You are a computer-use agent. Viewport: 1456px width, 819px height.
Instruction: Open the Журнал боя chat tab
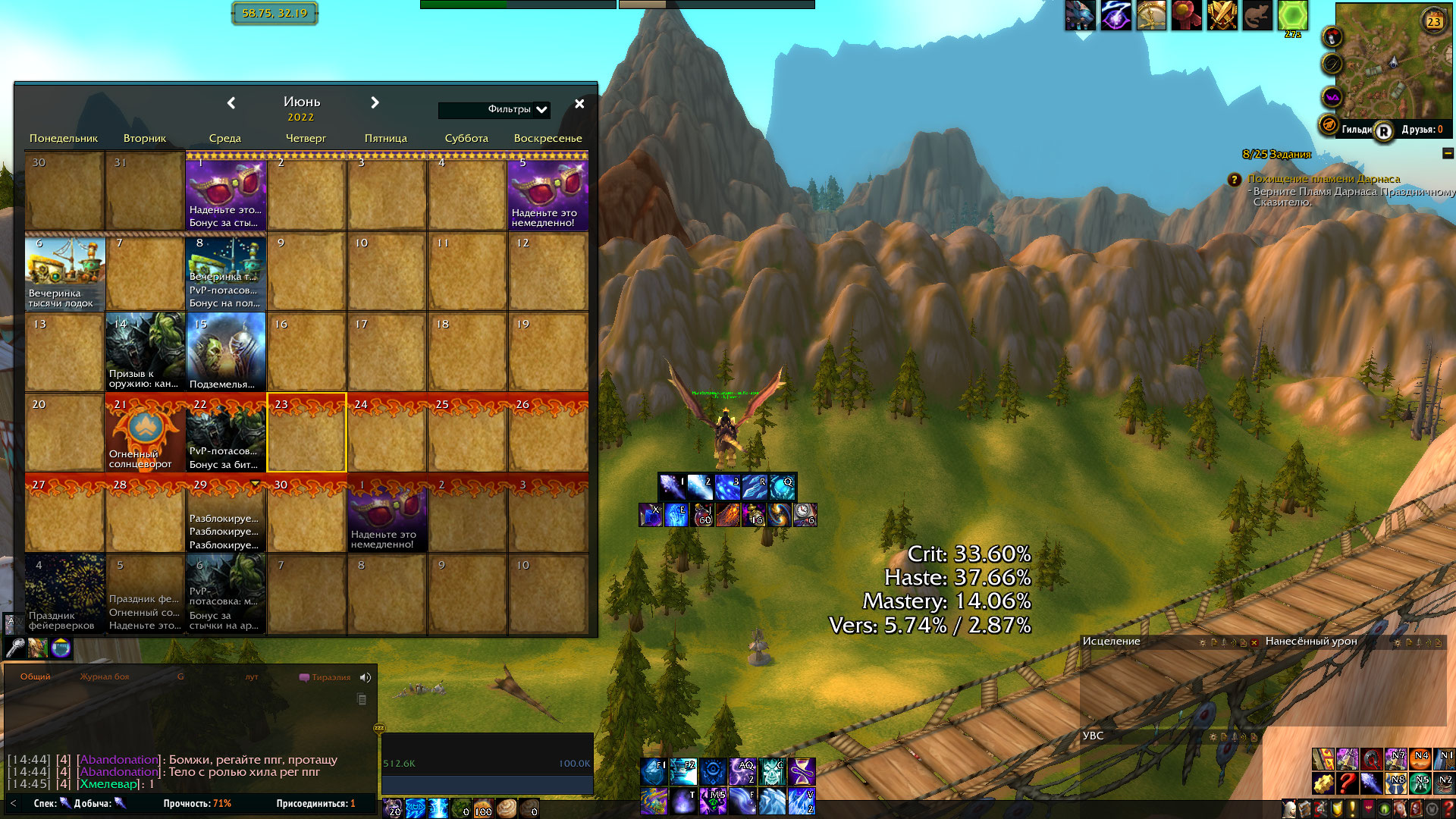(x=105, y=677)
